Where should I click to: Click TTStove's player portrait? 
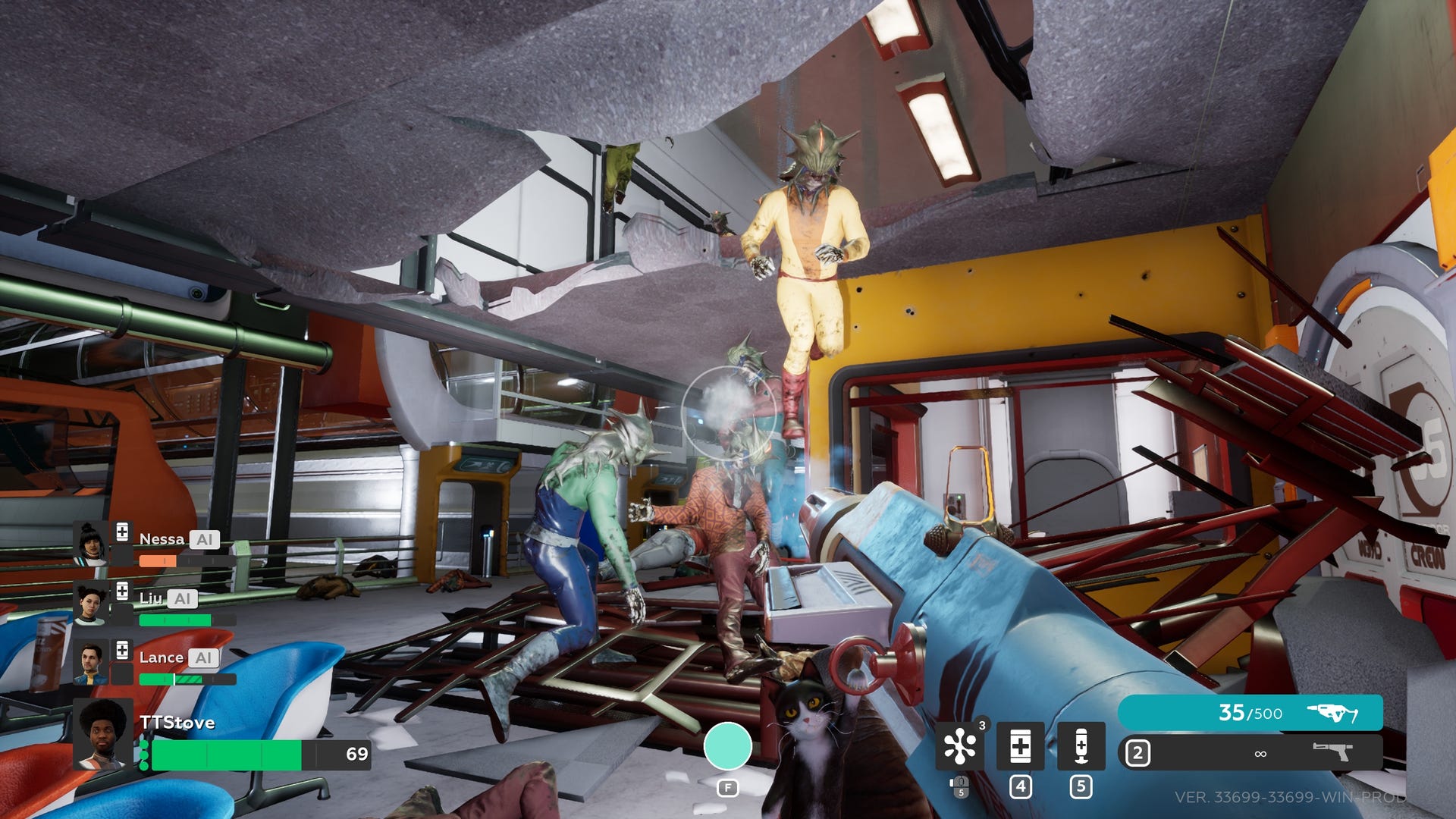pyautogui.click(x=104, y=734)
